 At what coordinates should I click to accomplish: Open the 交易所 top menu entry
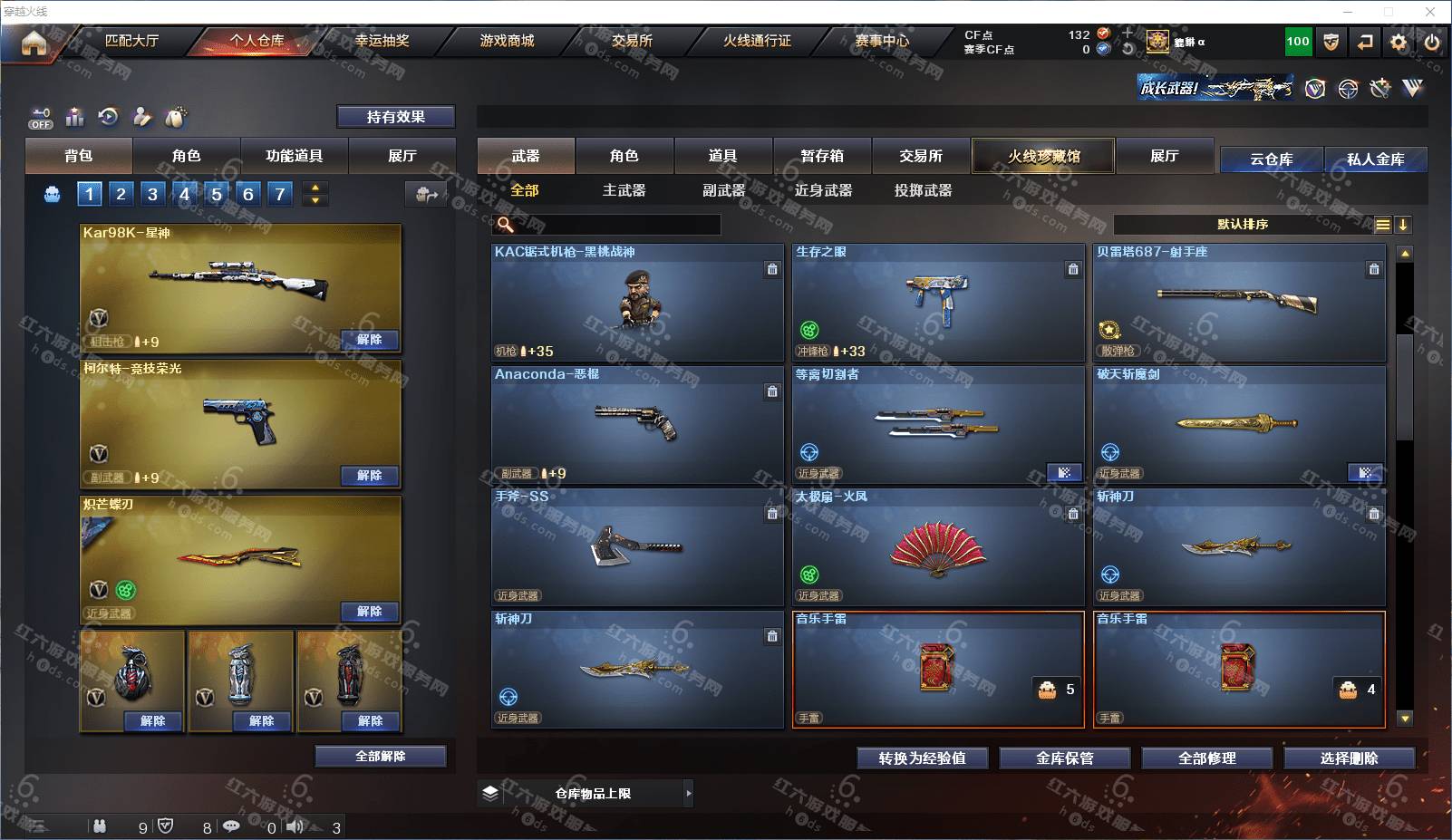(x=632, y=41)
